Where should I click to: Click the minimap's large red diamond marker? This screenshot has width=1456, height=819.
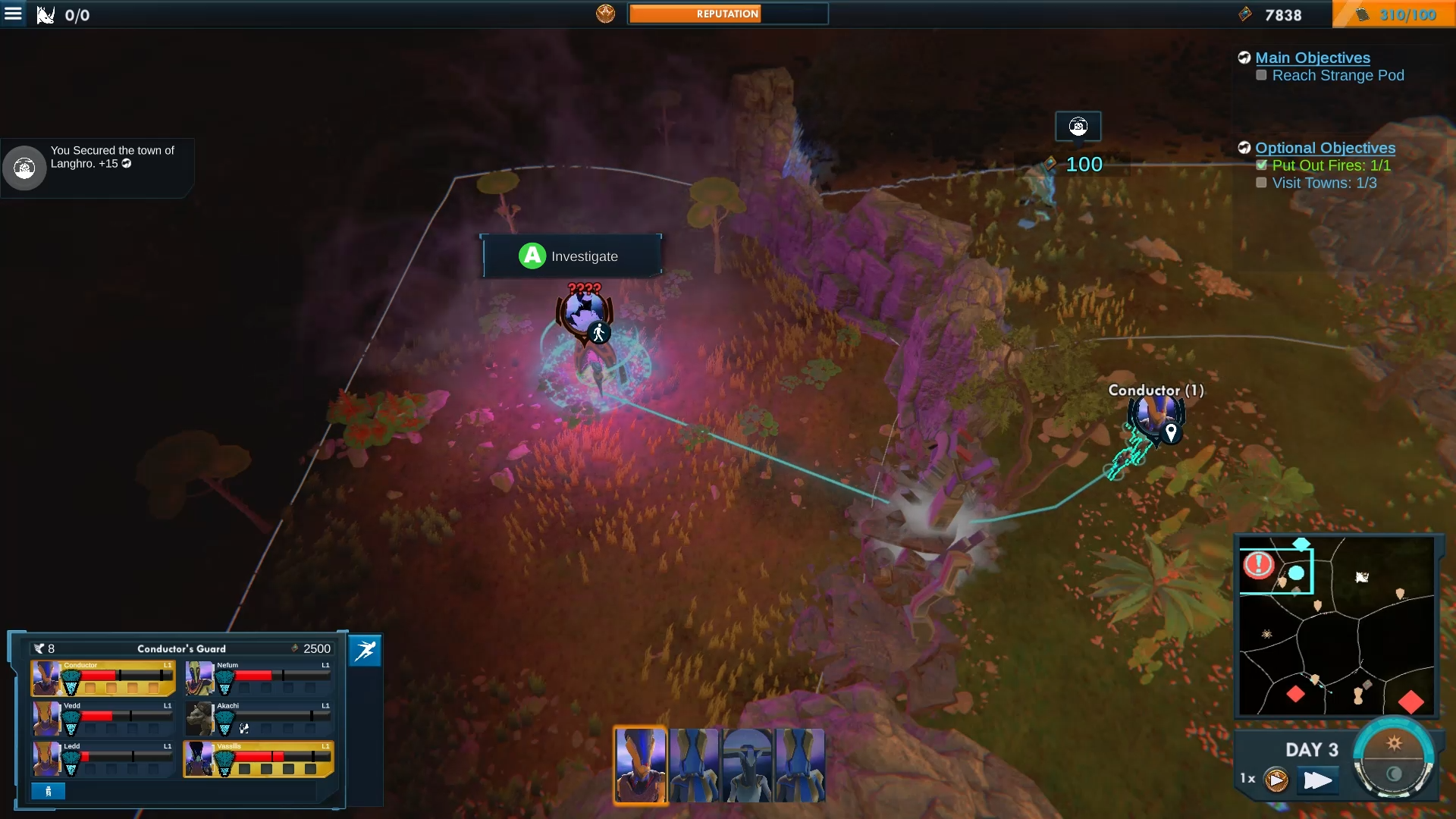[1410, 701]
